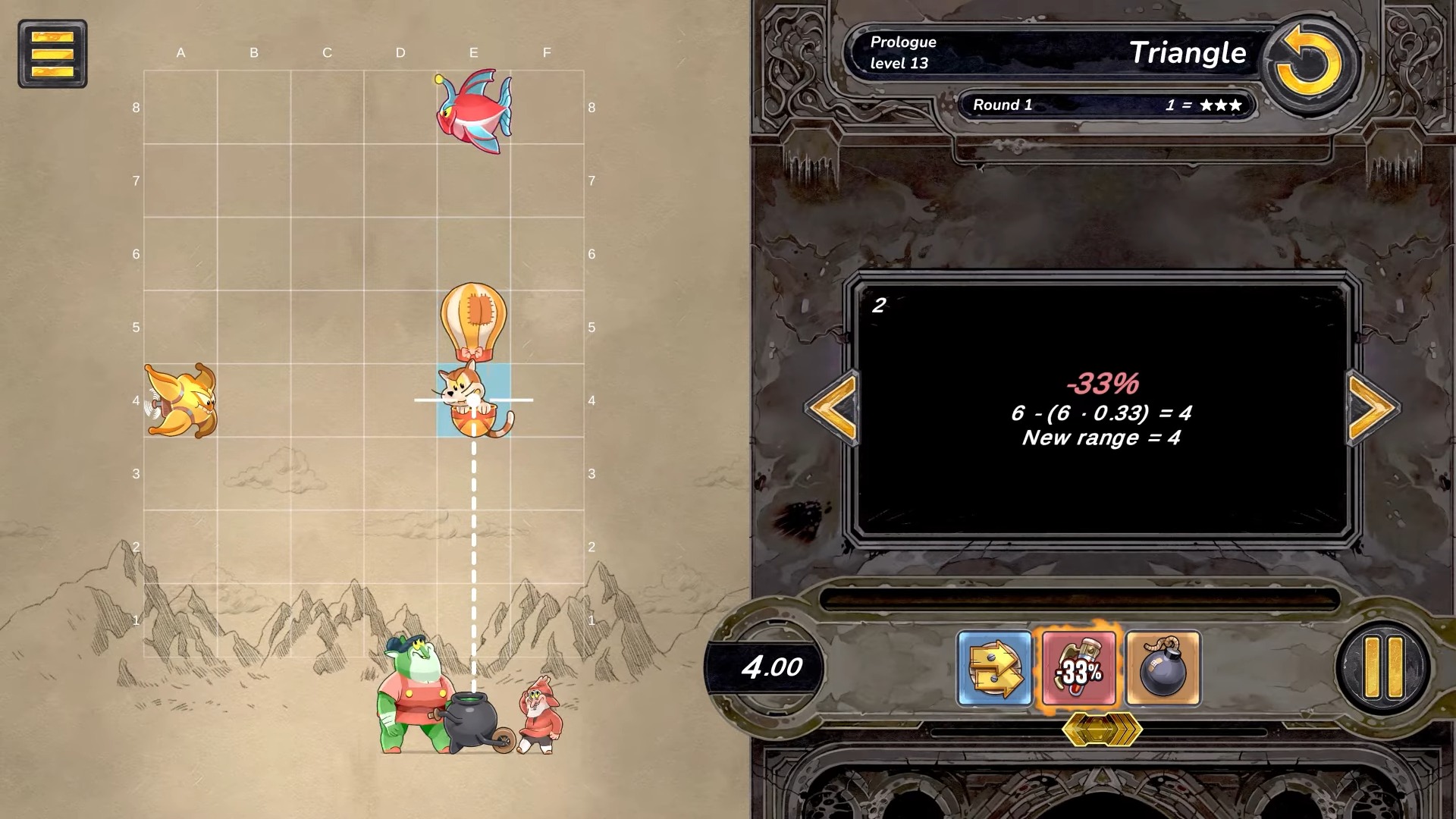Open the hamburger menu
1456x819 pixels.
(x=52, y=54)
